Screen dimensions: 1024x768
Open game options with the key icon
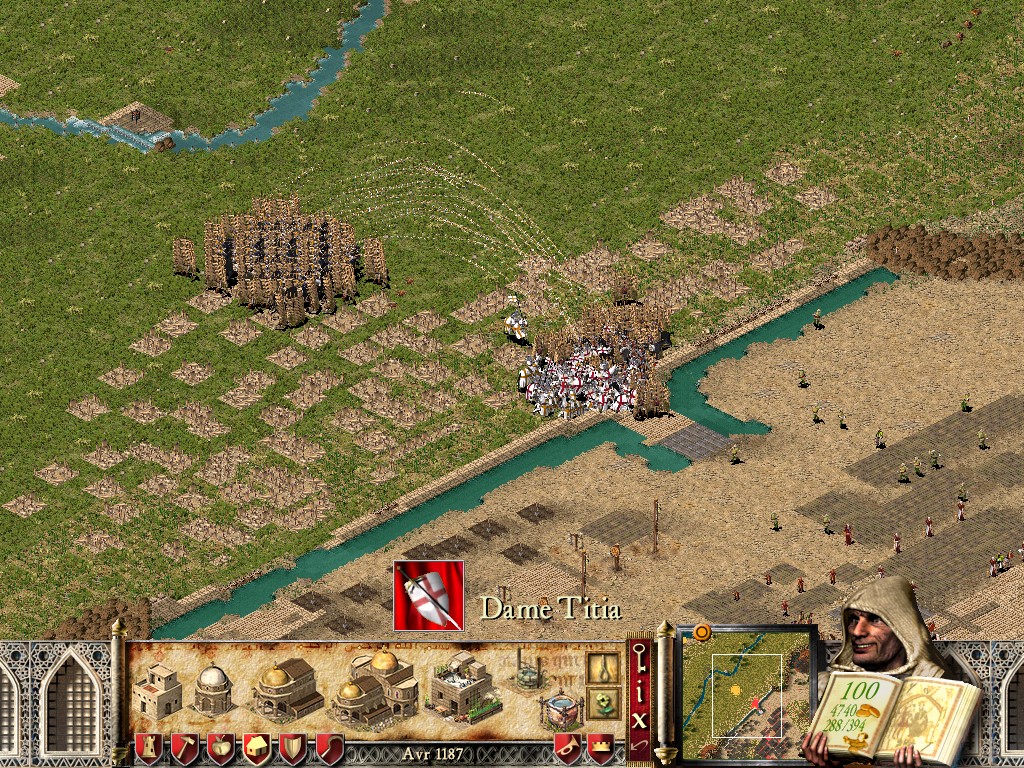[640, 659]
